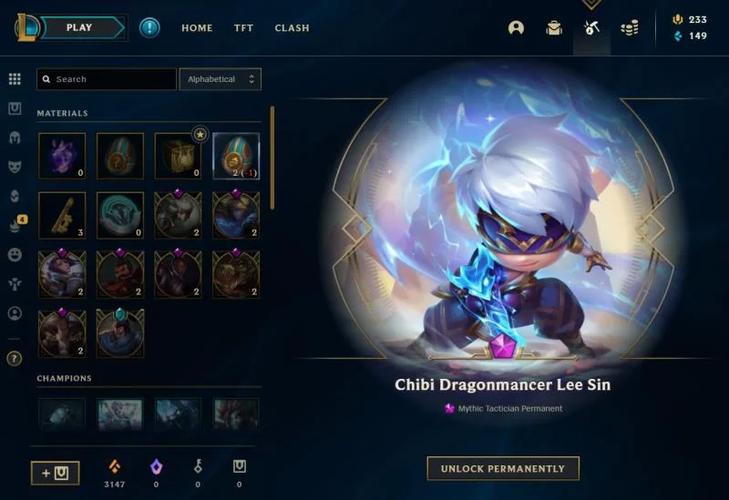Open the profile icon in top bar
729x500 pixels.
(x=516, y=28)
